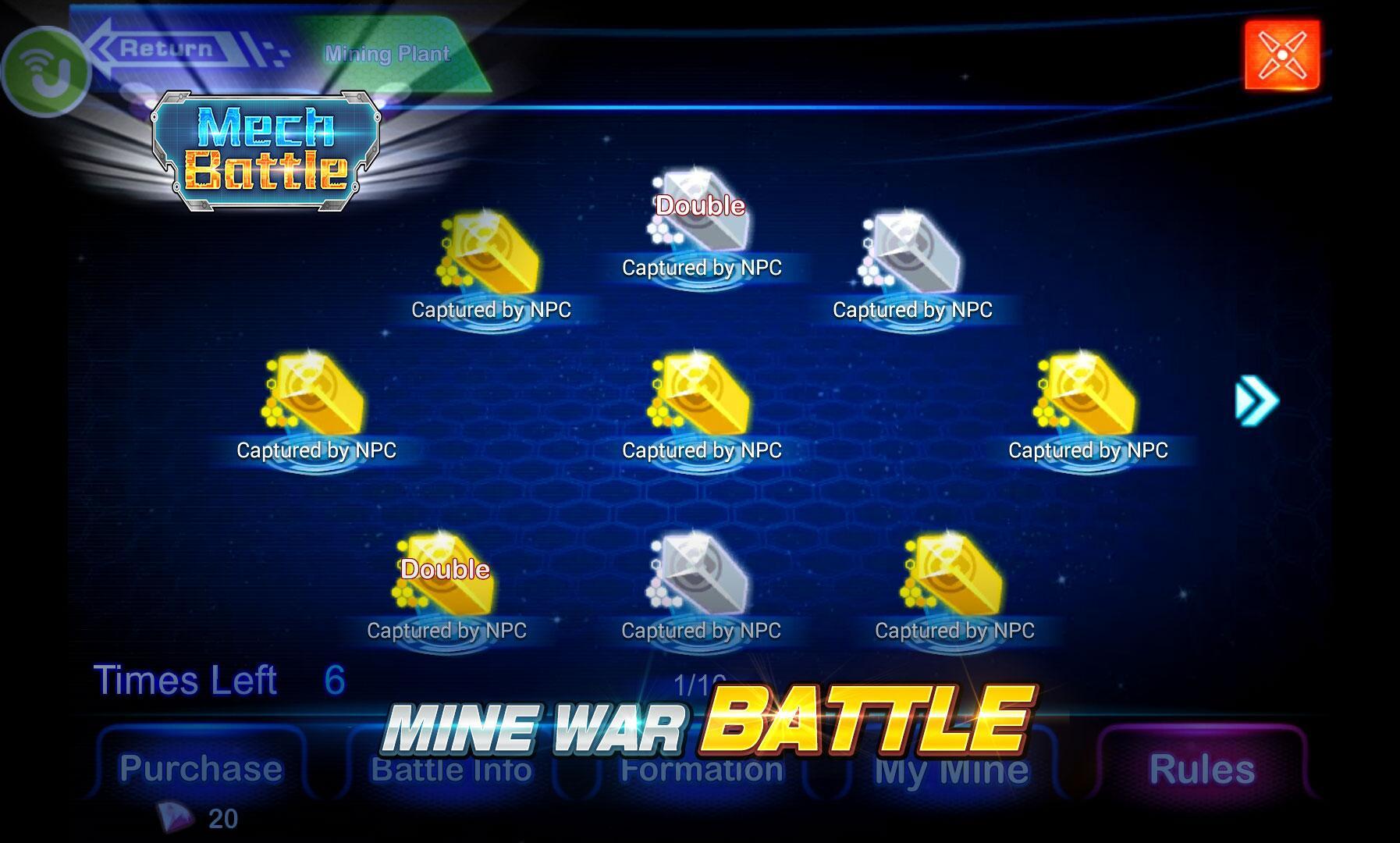Open the Battle Info section
This screenshot has width=1400, height=843.
453,769
